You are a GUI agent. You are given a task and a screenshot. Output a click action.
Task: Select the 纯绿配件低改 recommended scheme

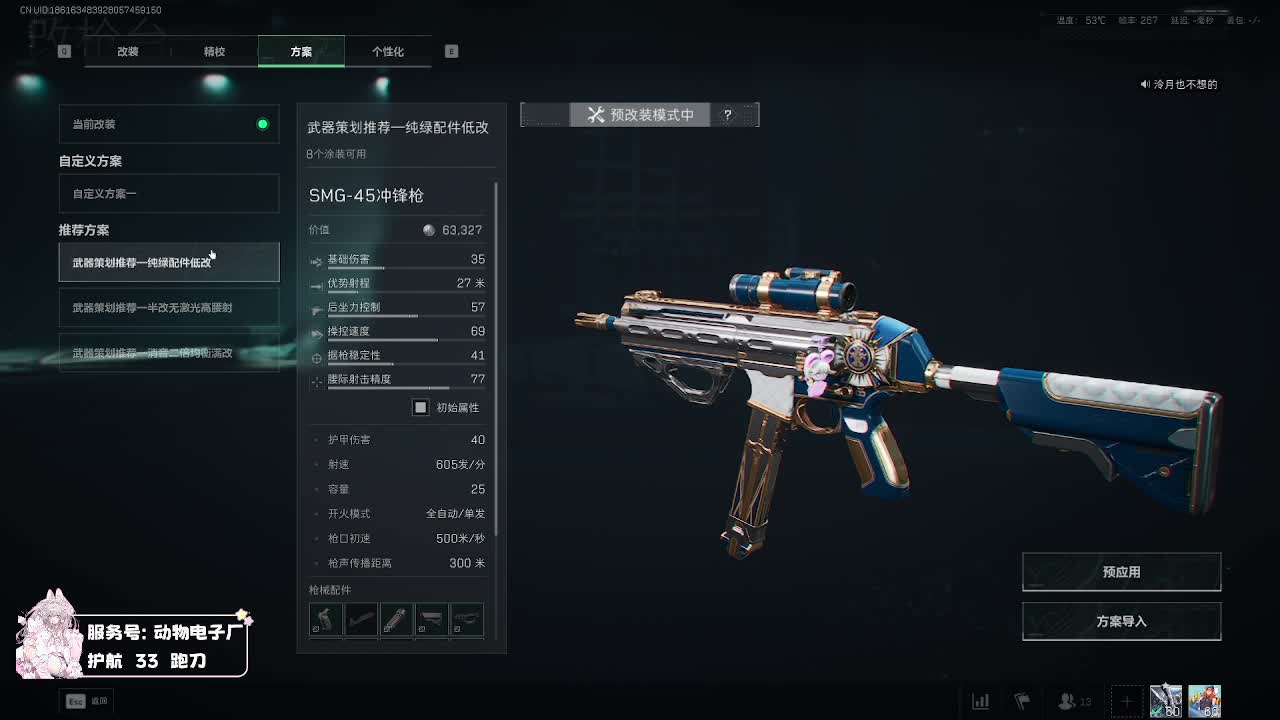point(169,262)
